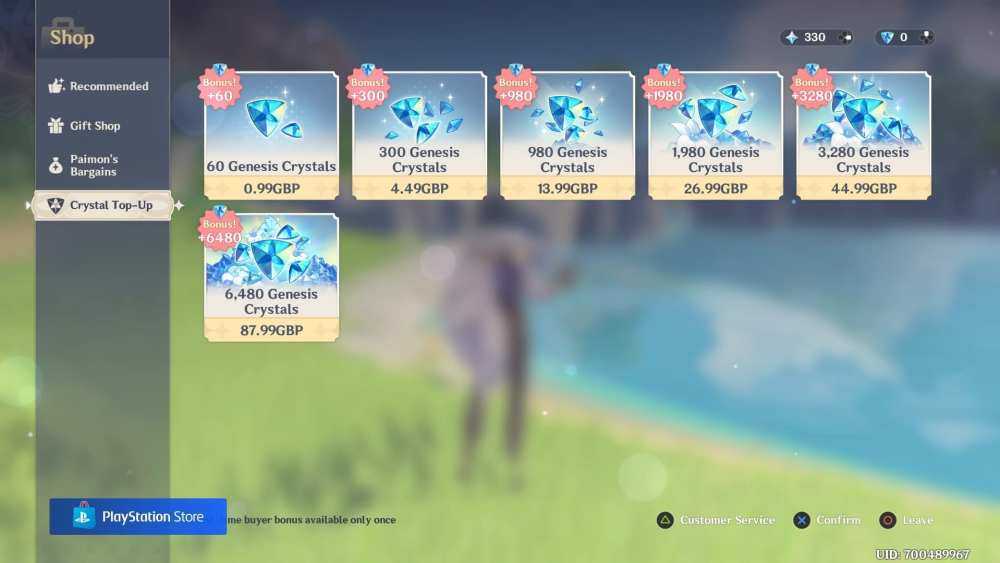Open Paimon's Bargains section
Image resolution: width=1000 pixels, height=563 pixels.
click(94, 166)
